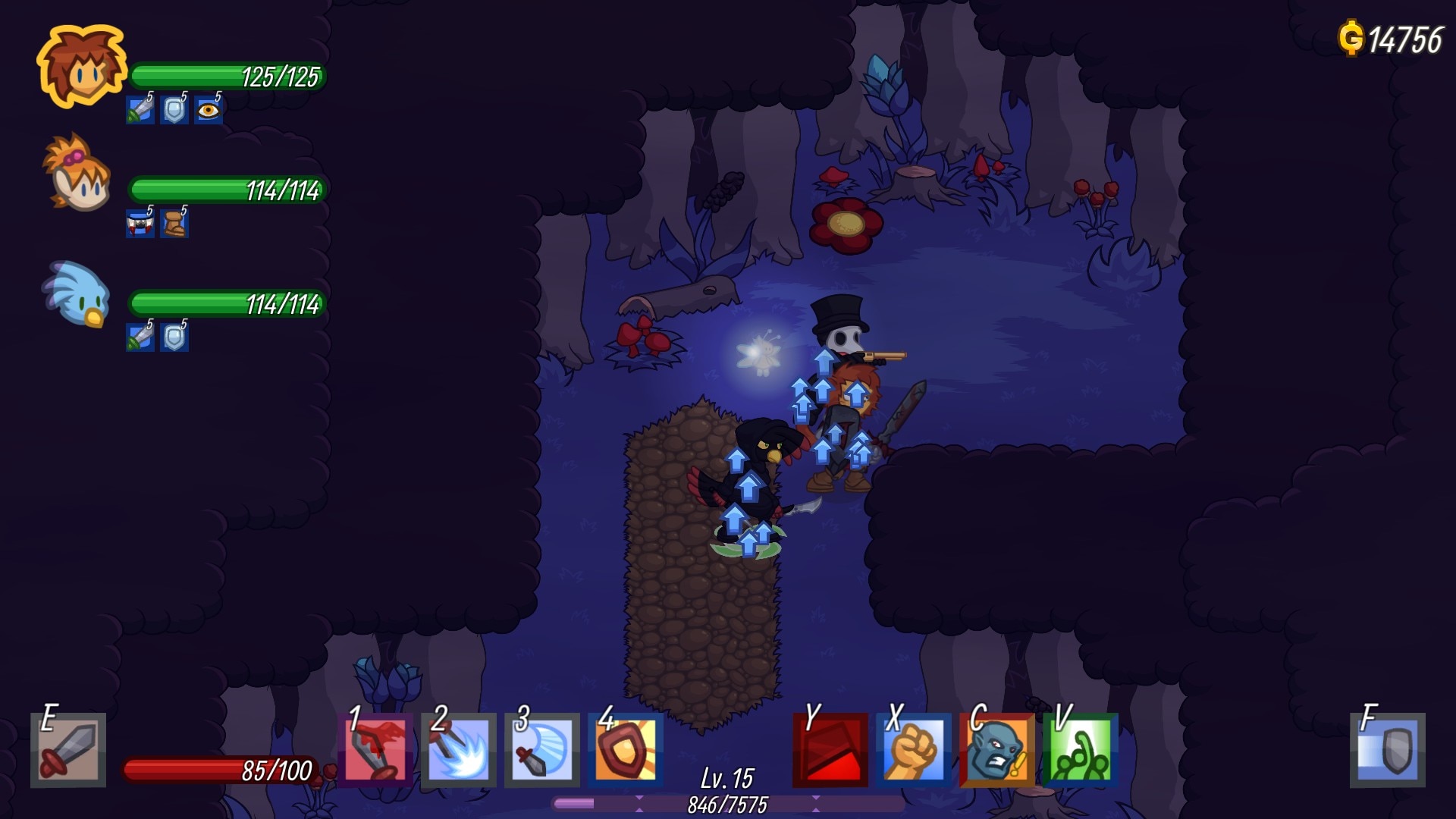Image resolution: width=1456 pixels, height=819 pixels.
Task: Use the red banner ability
Action: coord(830,750)
